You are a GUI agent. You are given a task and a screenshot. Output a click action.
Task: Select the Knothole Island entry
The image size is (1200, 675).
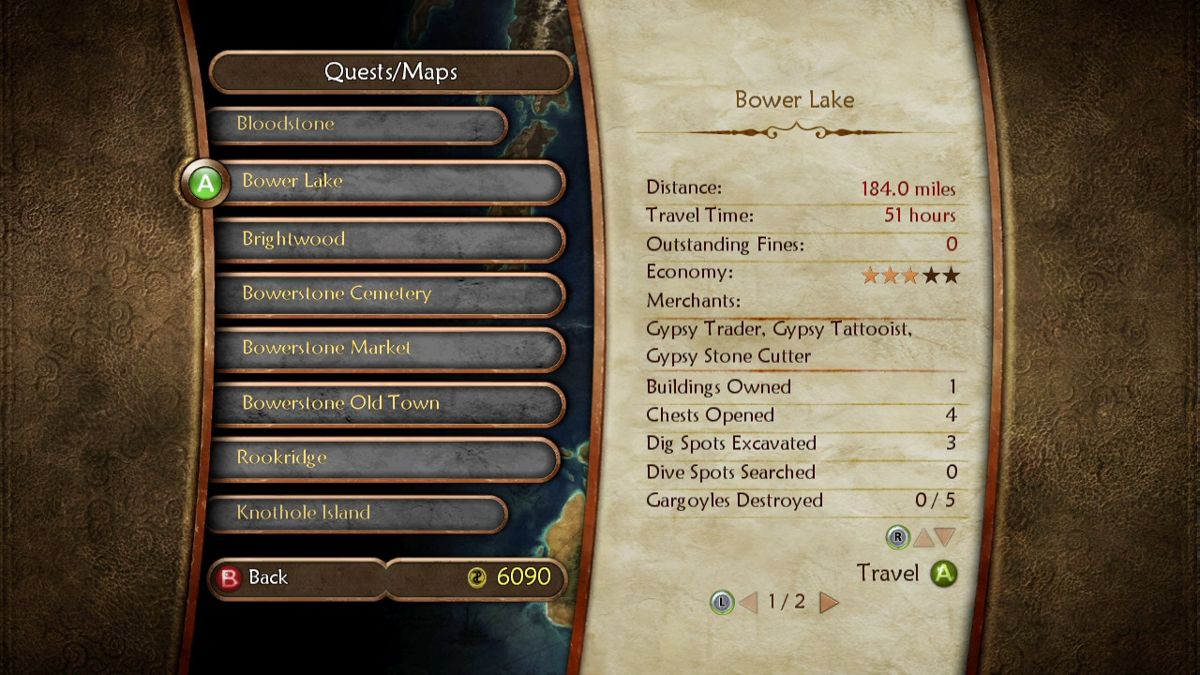point(356,513)
